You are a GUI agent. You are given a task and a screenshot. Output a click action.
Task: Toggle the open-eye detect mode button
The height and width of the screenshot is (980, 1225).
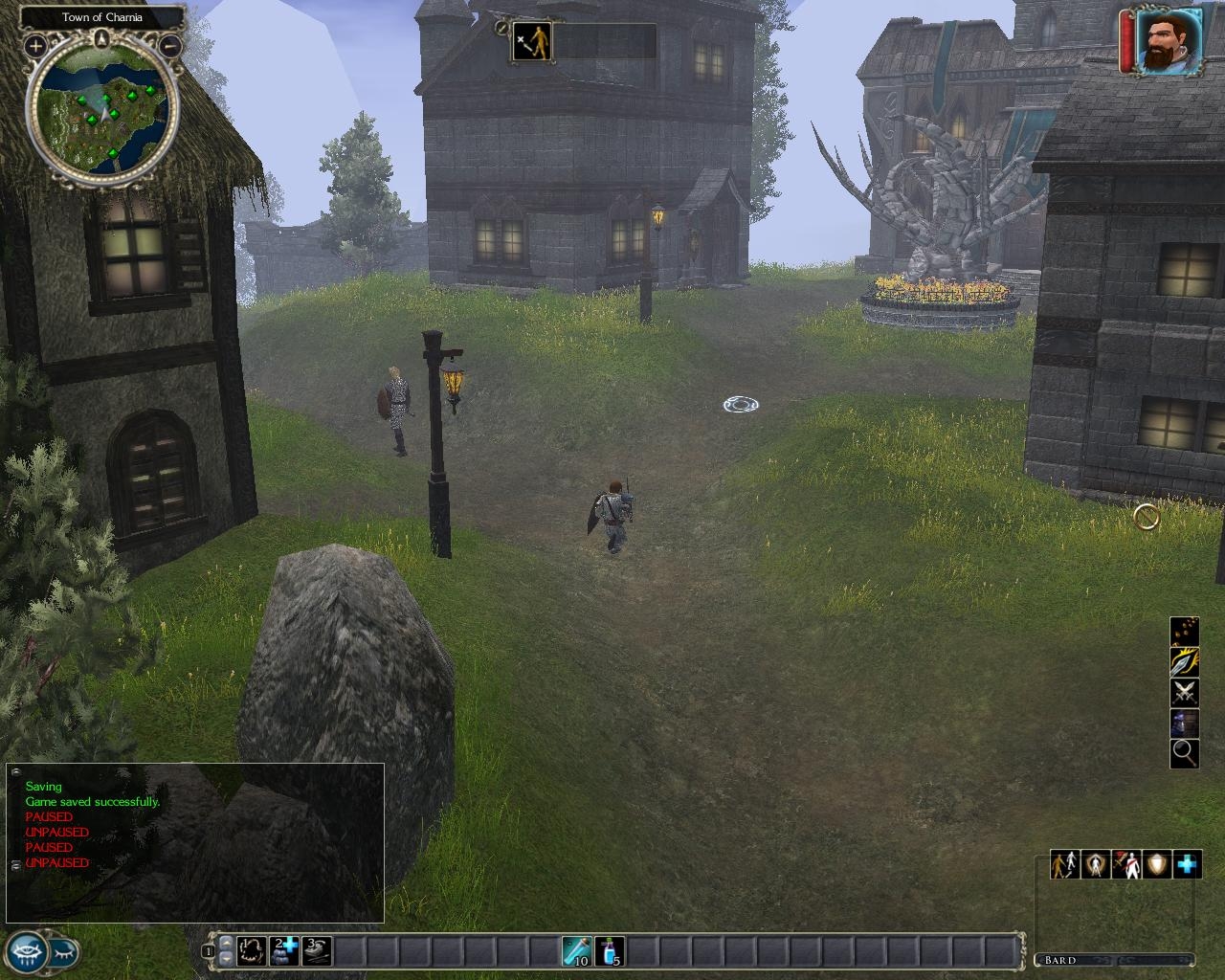point(26,951)
